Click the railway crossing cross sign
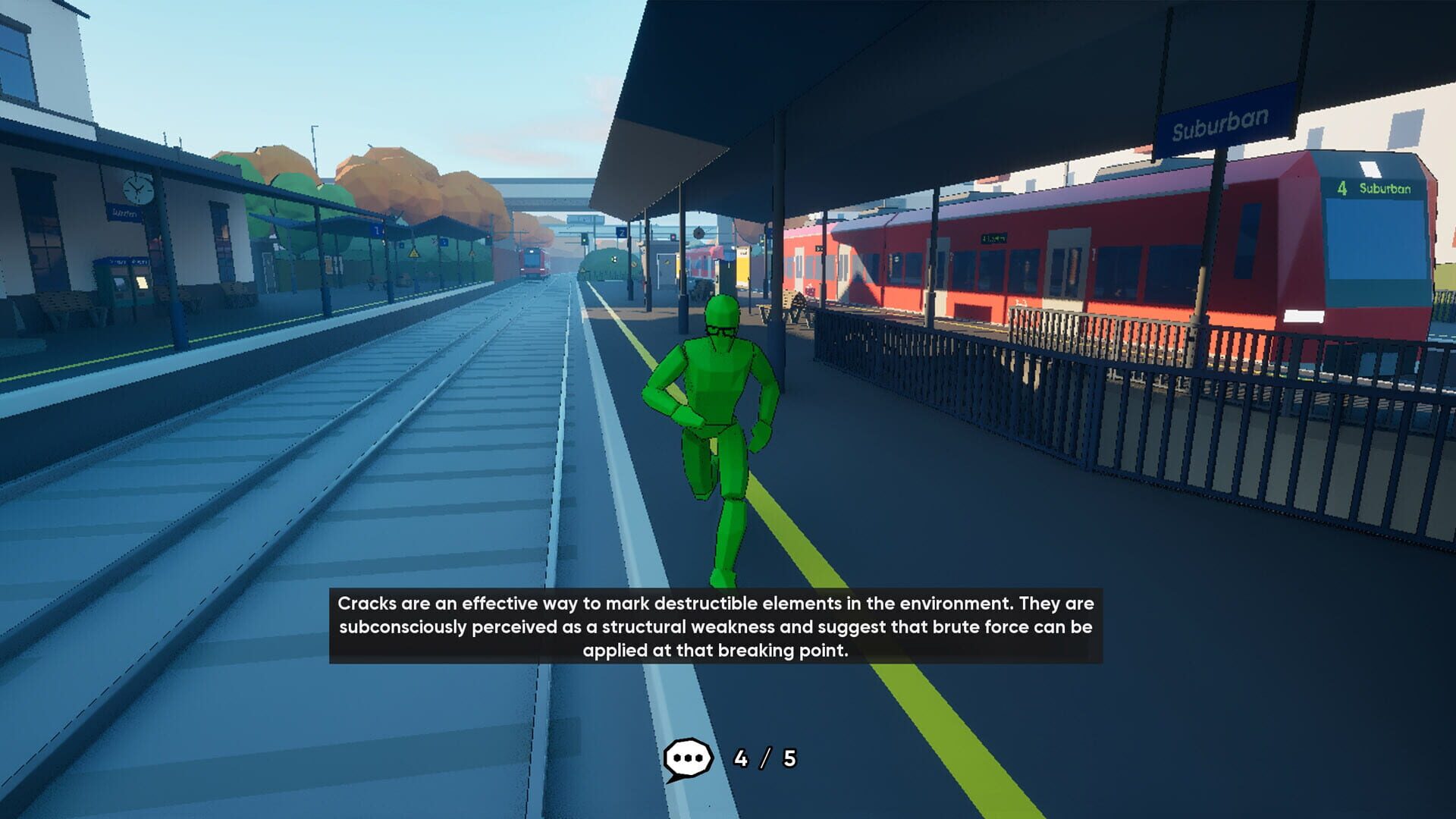The height and width of the screenshot is (819, 1456). point(433,241)
